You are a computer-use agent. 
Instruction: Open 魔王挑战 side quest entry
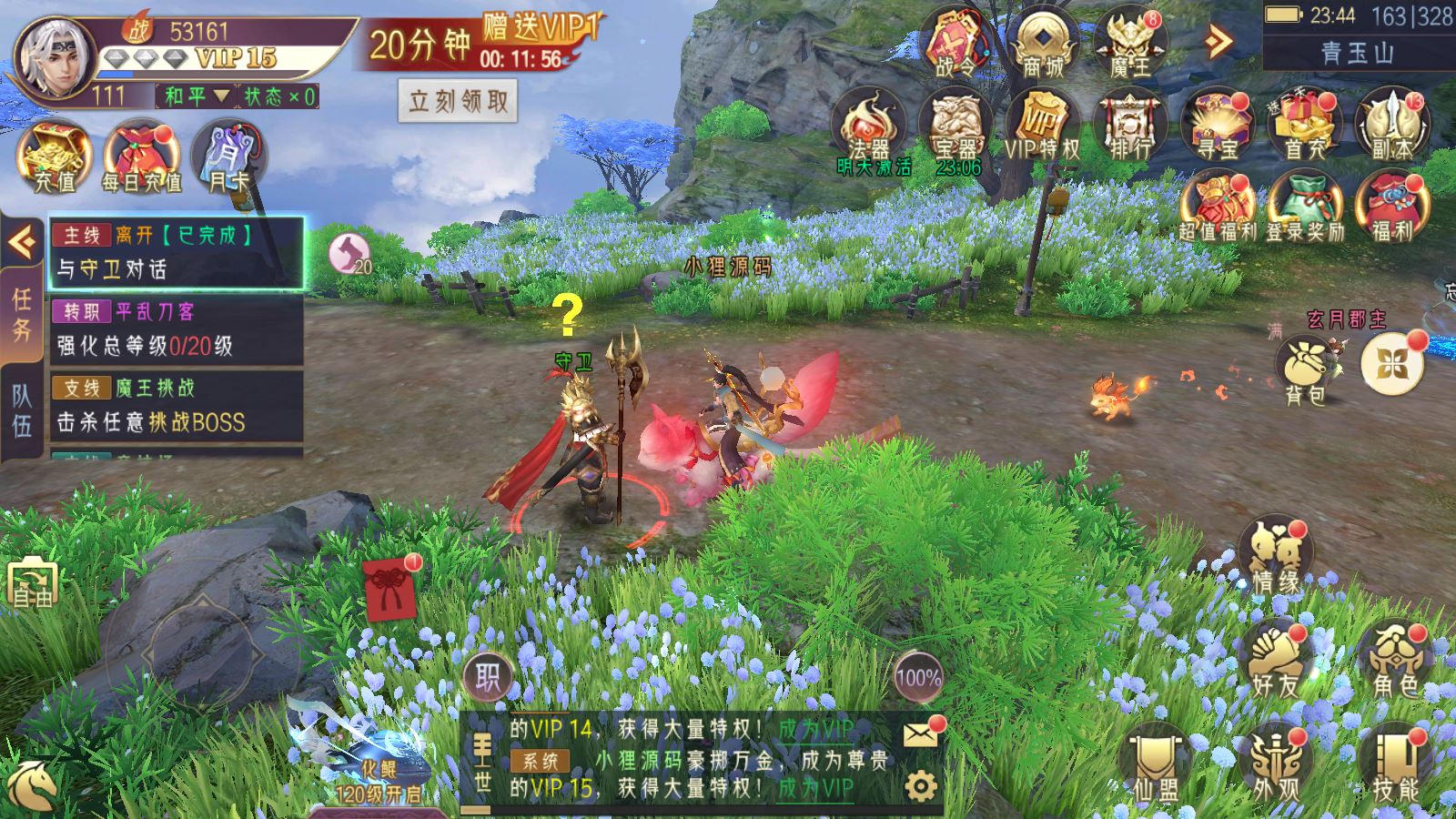pyautogui.click(x=176, y=405)
